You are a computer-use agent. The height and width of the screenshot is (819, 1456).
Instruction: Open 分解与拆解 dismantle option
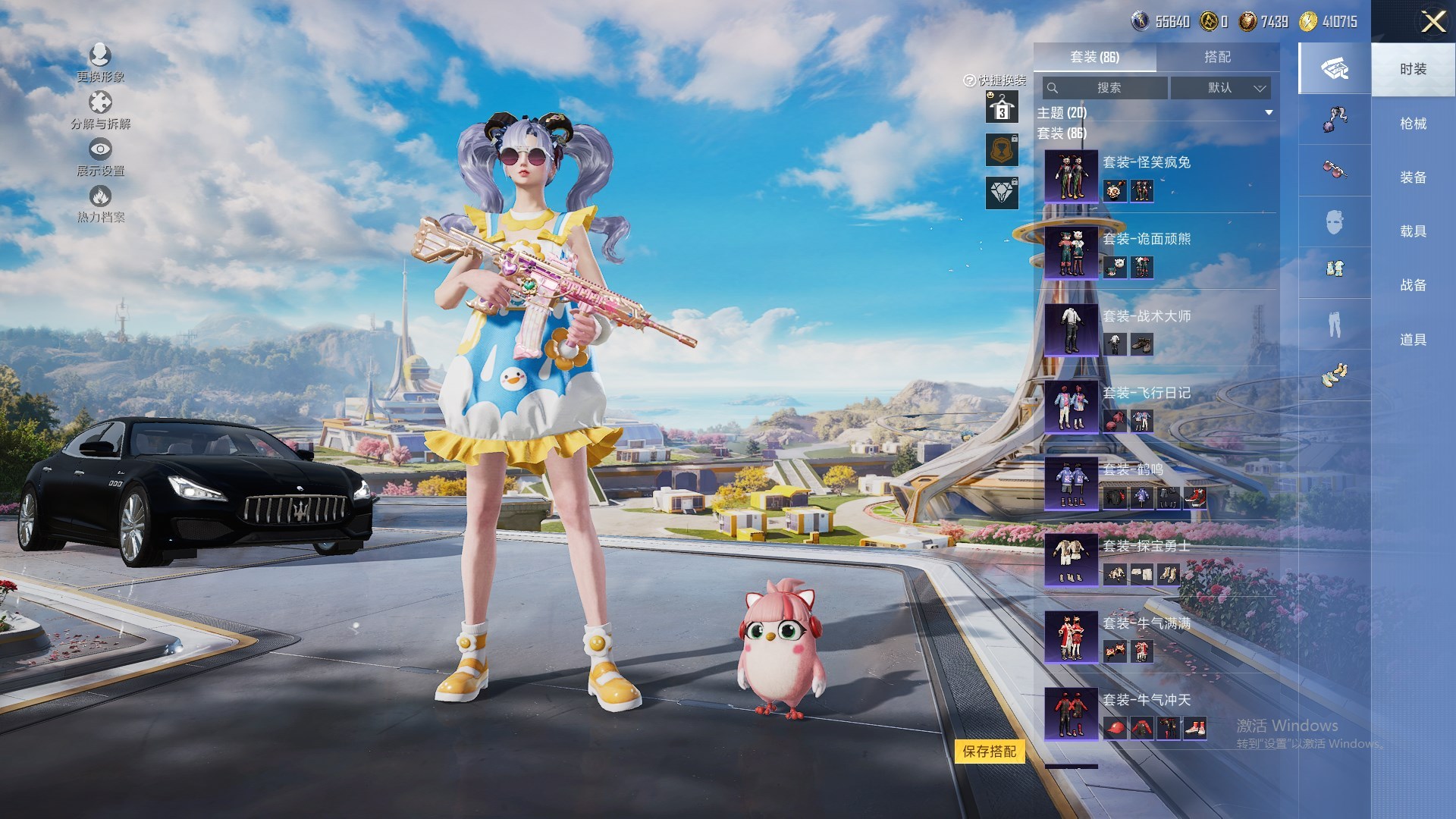tap(100, 110)
